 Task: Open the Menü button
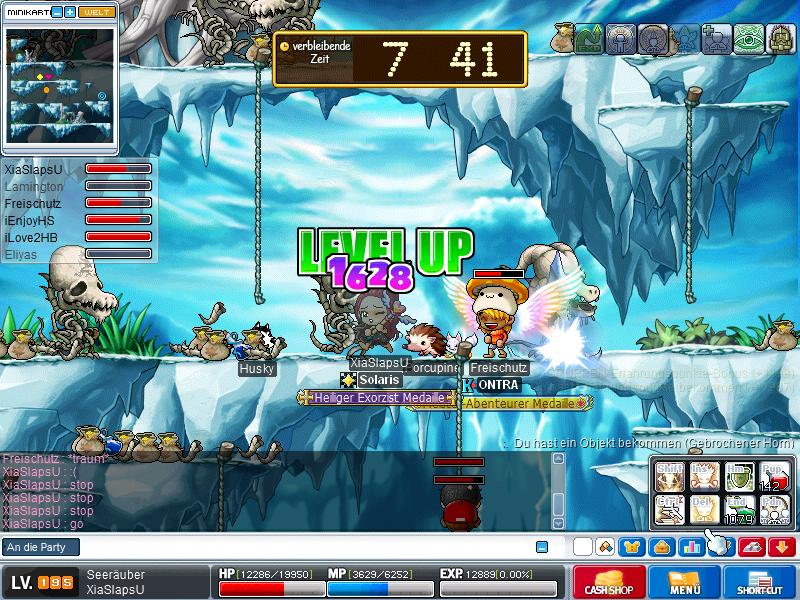(x=685, y=583)
